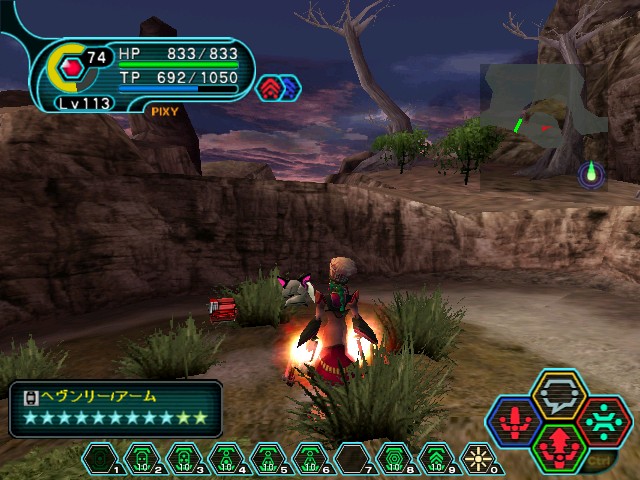The image size is (640, 480).
Task: Use the technique in quick slot 6
Action: (309, 459)
